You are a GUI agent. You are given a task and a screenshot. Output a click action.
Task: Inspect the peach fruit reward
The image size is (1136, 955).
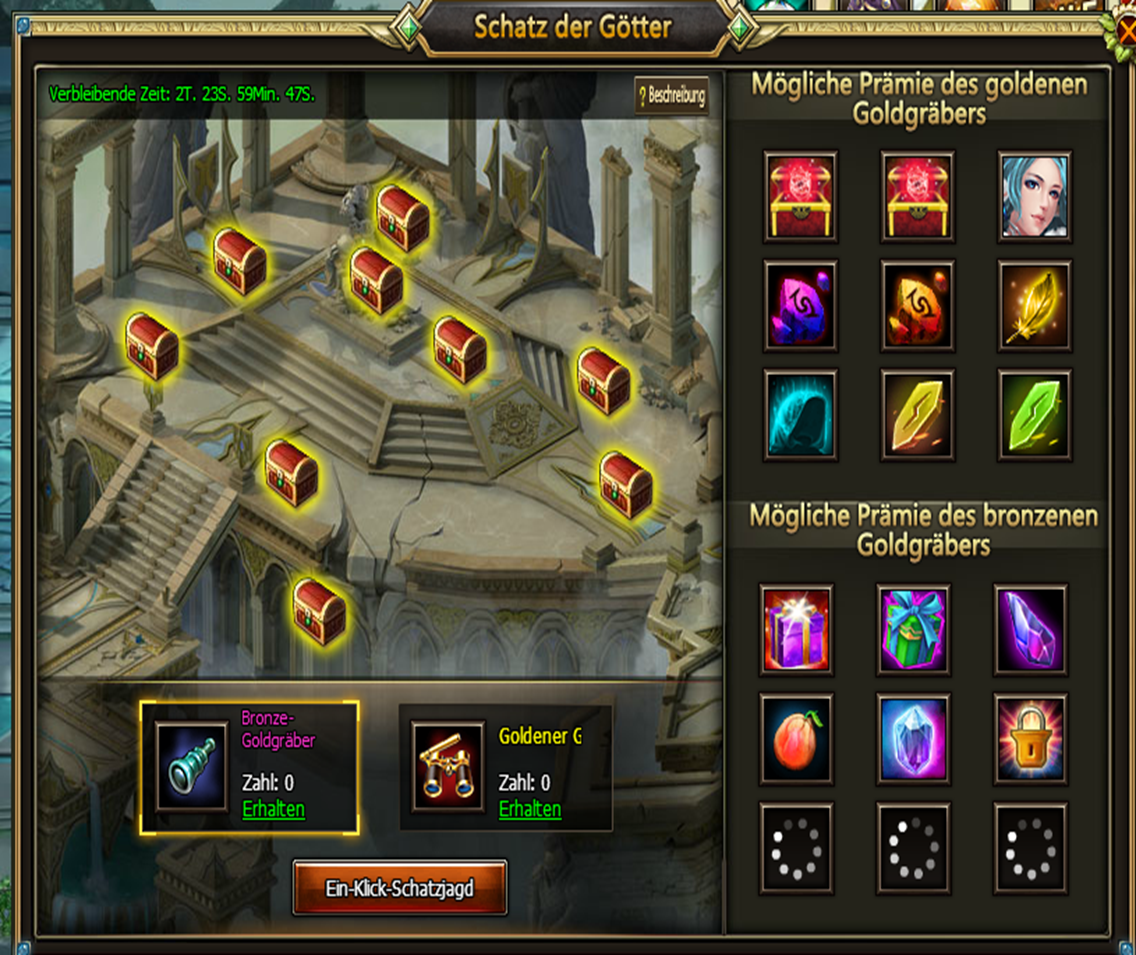click(x=796, y=739)
